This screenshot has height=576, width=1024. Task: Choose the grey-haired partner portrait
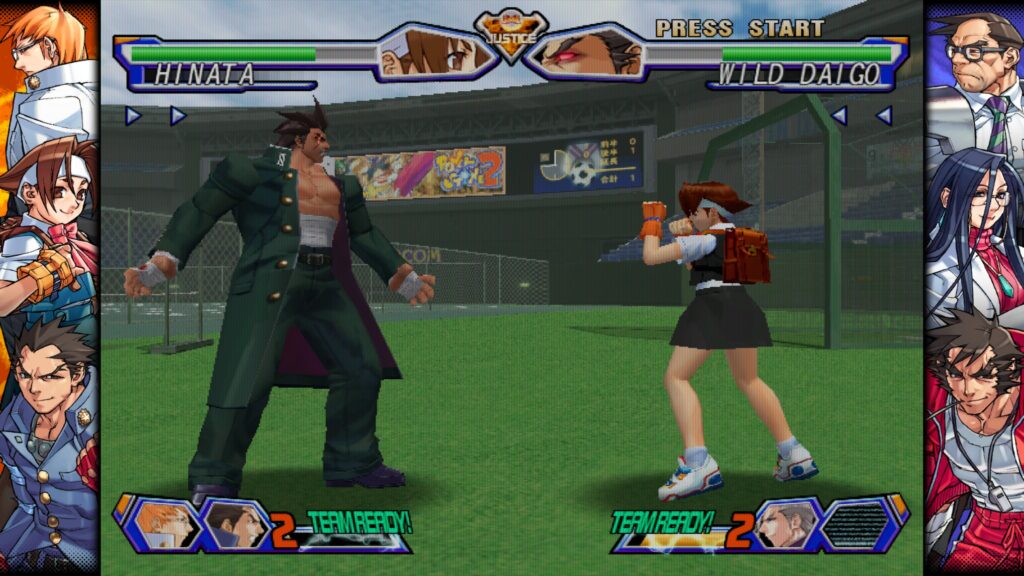click(784, 524)
